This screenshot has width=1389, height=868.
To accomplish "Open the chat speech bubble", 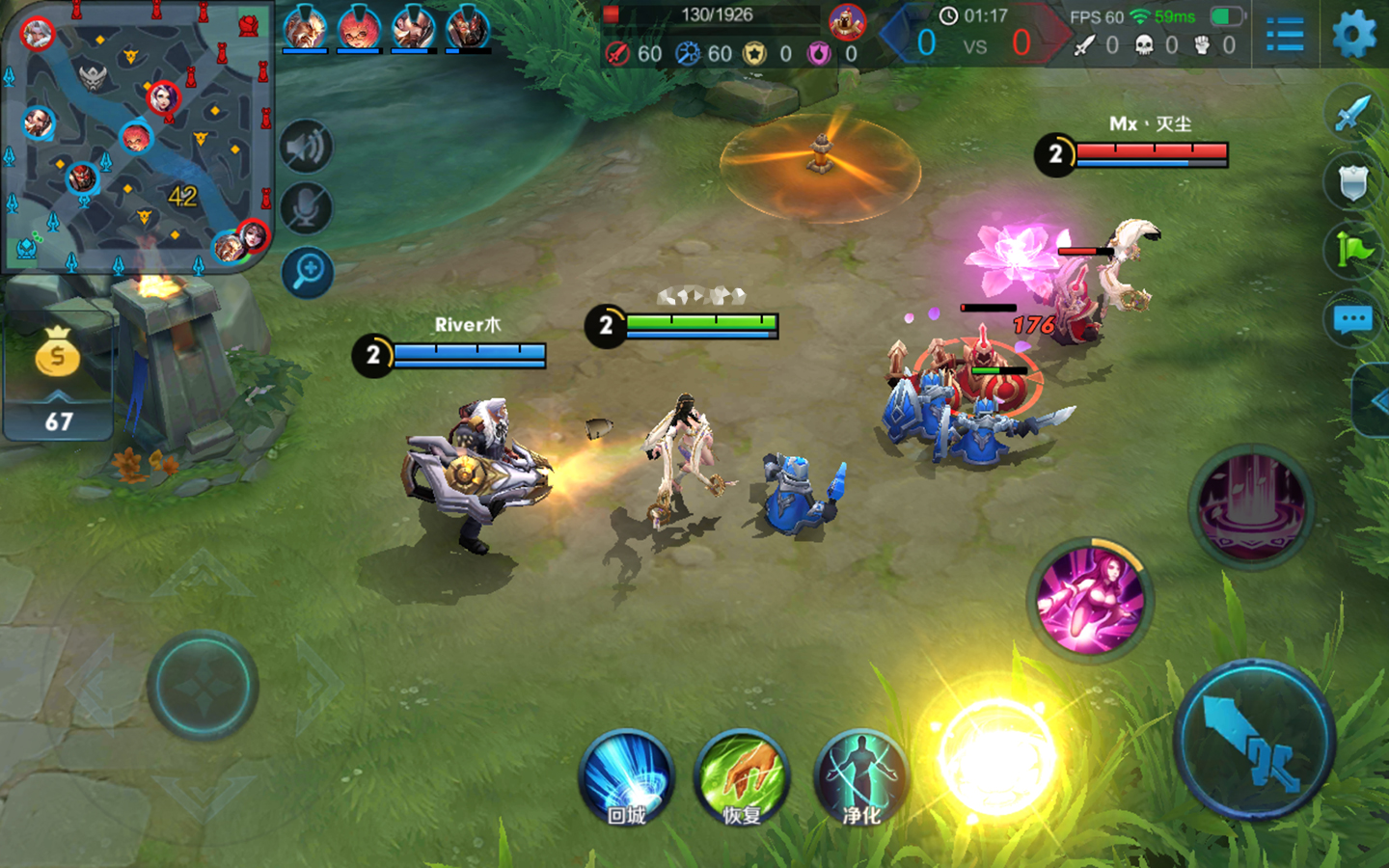I will pyautogui.click(x=1352, y=319).
